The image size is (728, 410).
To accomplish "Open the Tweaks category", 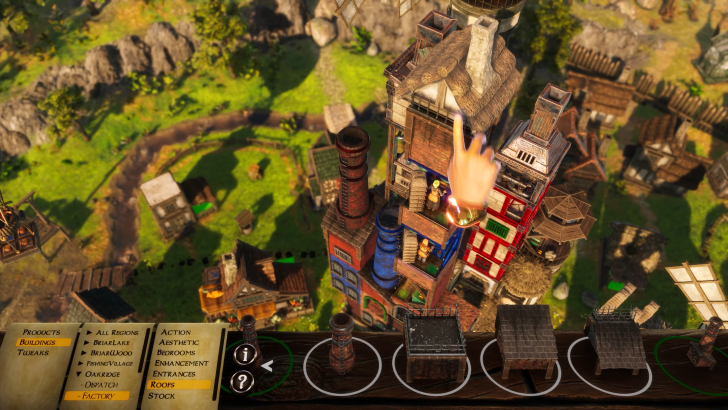I will (x=34, y=353).
